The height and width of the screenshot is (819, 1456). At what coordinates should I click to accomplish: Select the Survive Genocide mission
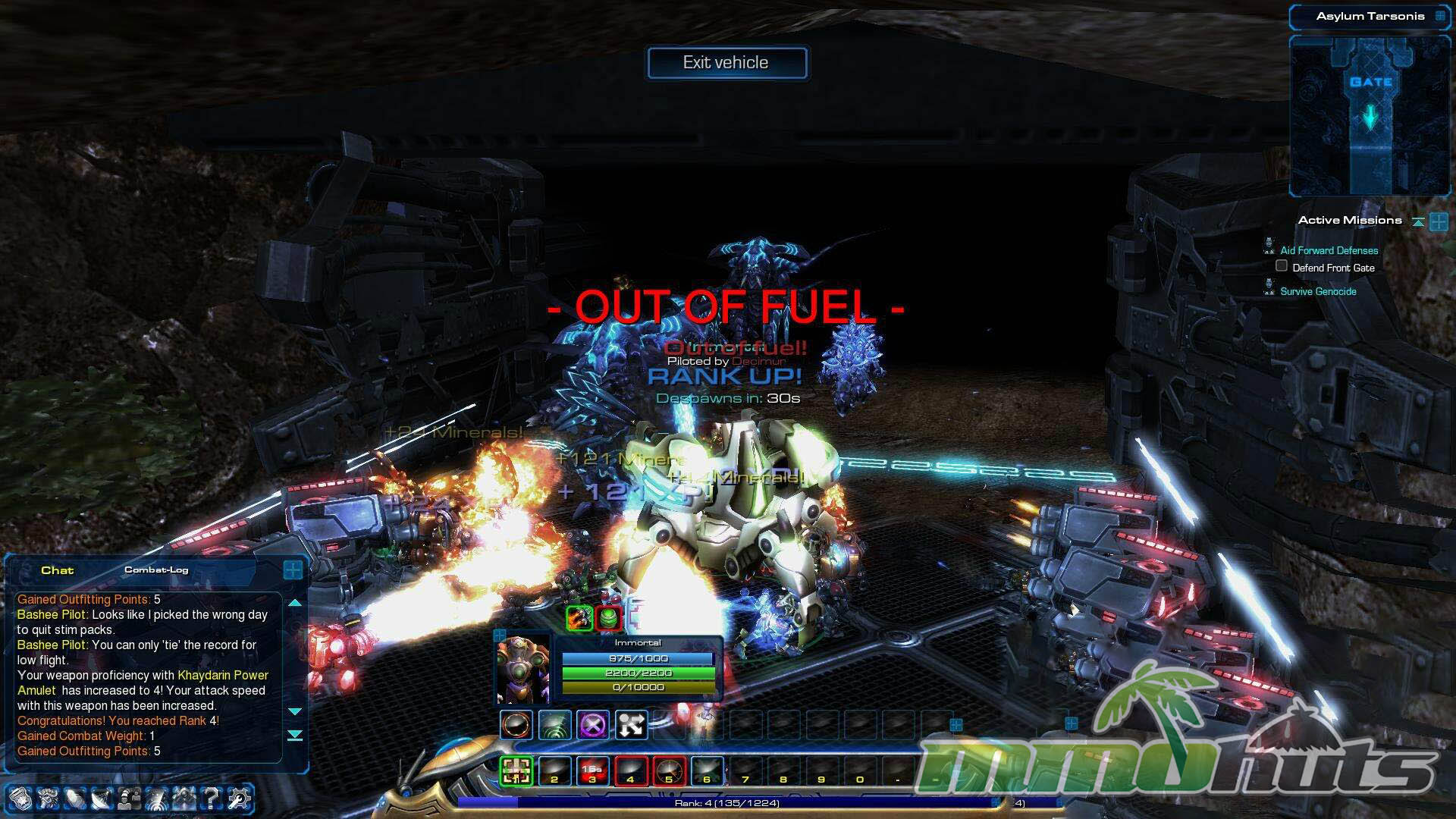pyautogui.click(x=1318, y=291)
